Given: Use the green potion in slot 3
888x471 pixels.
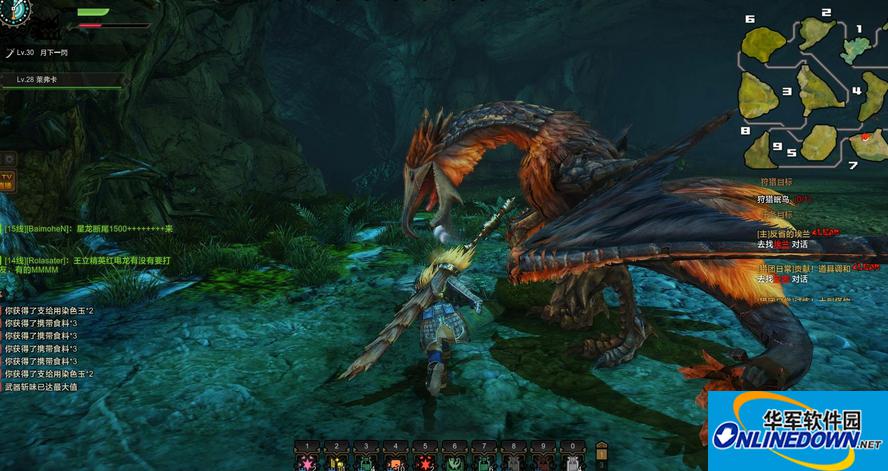Looking at the screenshot, I should pos(366,461).
